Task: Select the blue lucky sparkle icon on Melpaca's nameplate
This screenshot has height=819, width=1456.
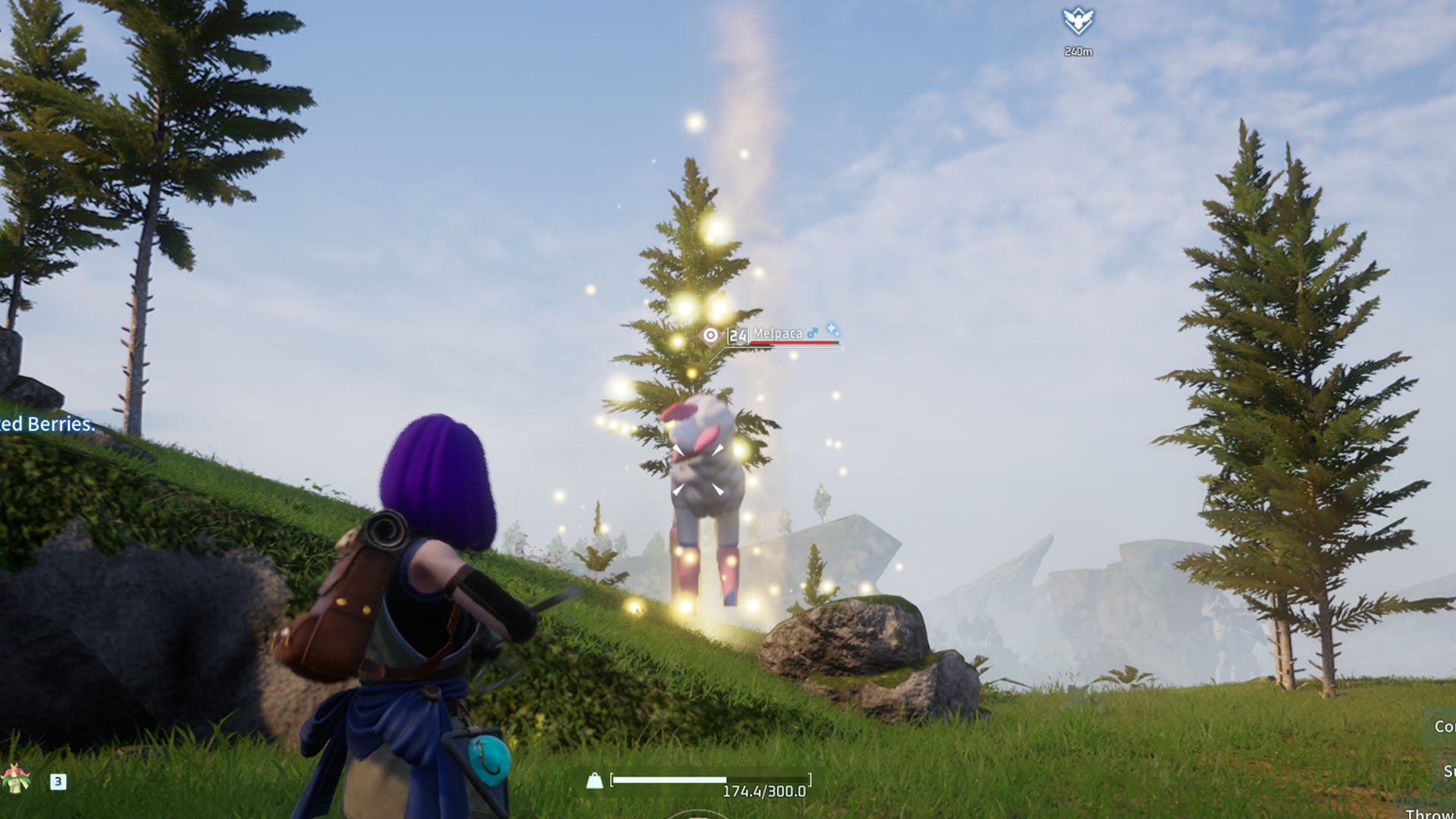Action: (x=833, y=331)
